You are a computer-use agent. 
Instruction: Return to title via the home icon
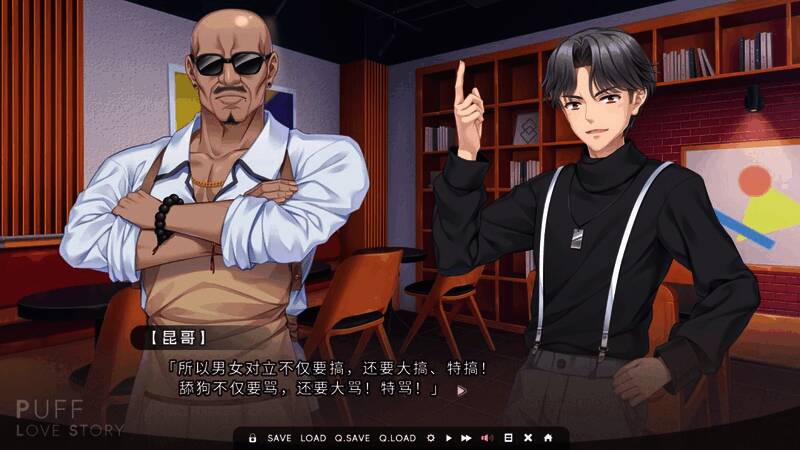pos(548,438)
